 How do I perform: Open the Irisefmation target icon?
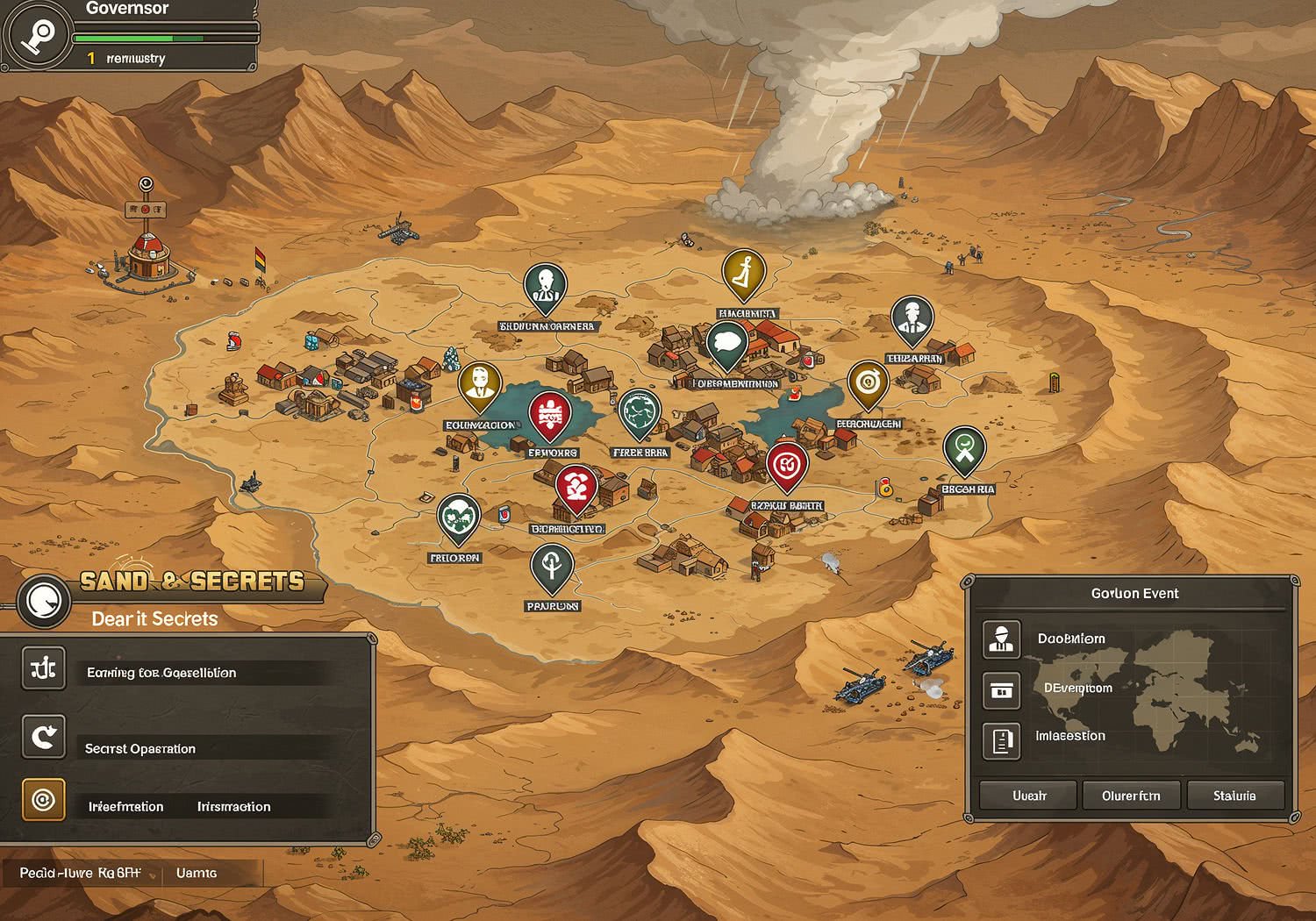(x=43, y=800)
